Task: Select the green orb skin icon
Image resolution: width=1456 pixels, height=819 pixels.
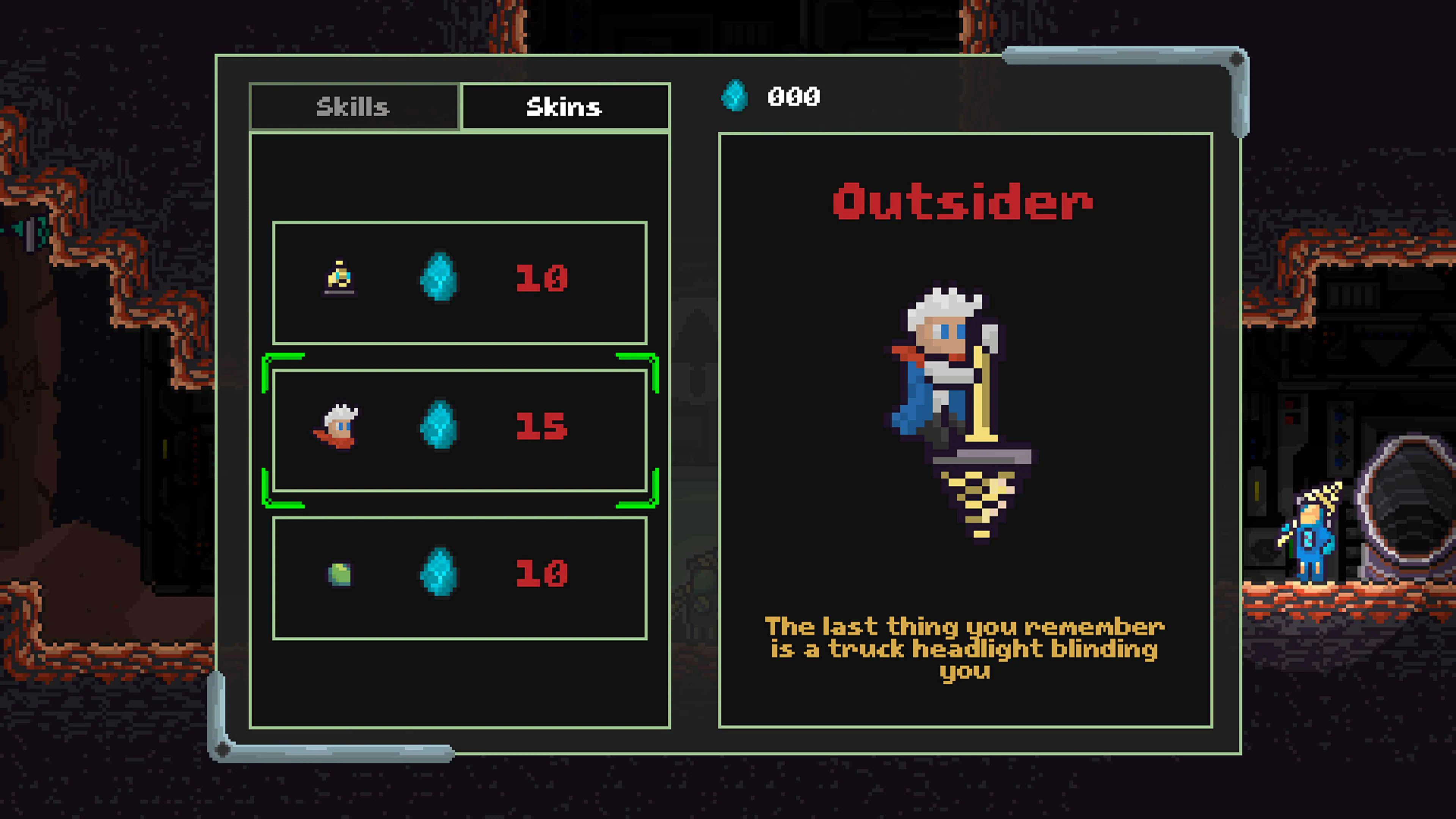Action: coord(339,574)
